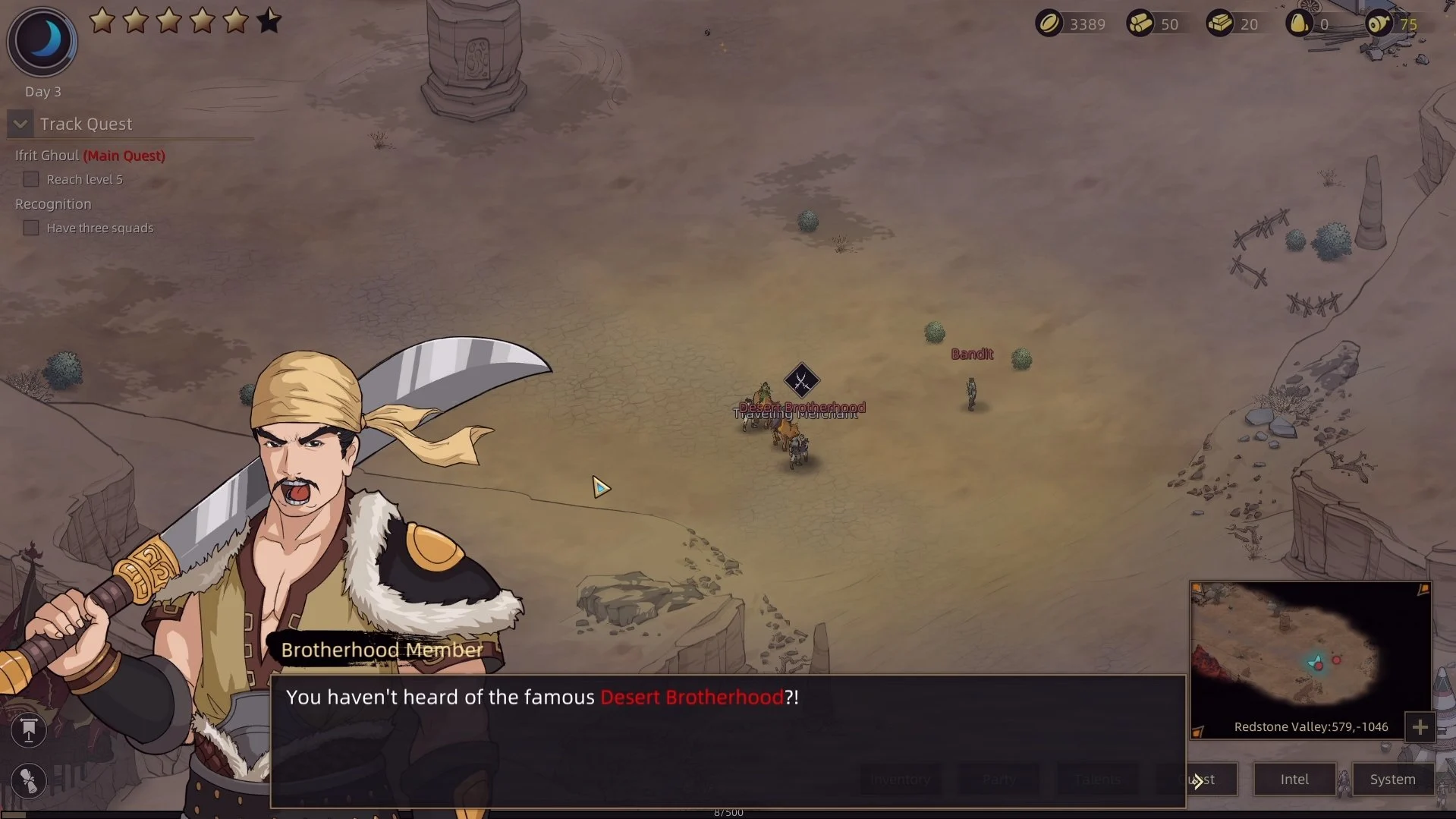Click the rolled scroll round icon
Image resolution: width=1456 pixels, height=819 pixels.
pos(29,780)
